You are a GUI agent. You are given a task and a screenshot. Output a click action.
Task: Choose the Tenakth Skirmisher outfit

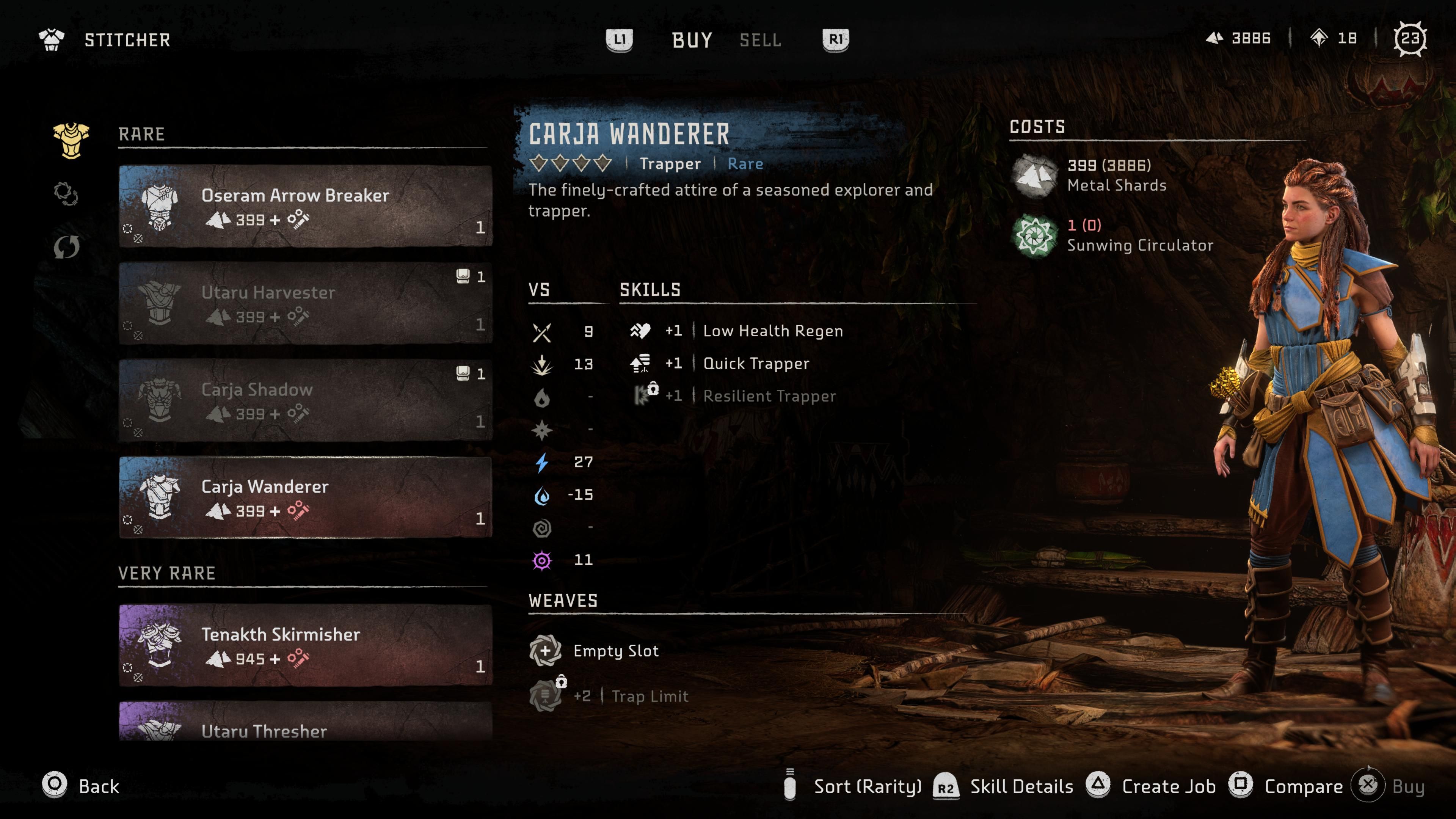pos(305,645)
